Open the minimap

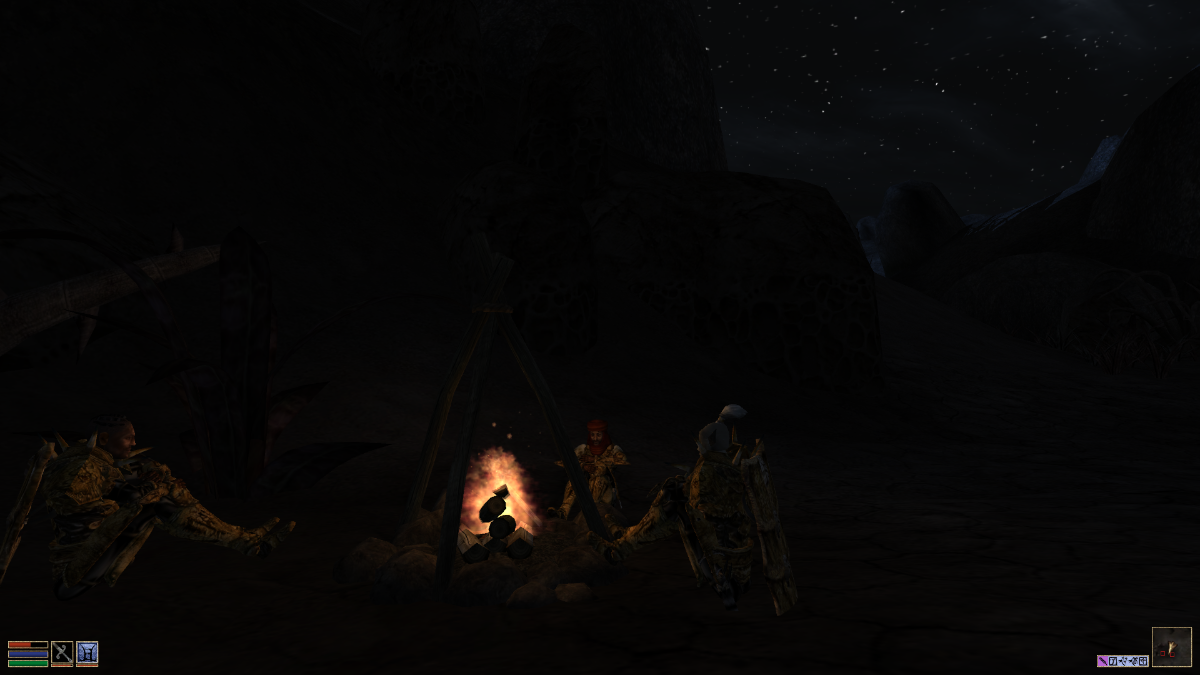pos(1171,646)
